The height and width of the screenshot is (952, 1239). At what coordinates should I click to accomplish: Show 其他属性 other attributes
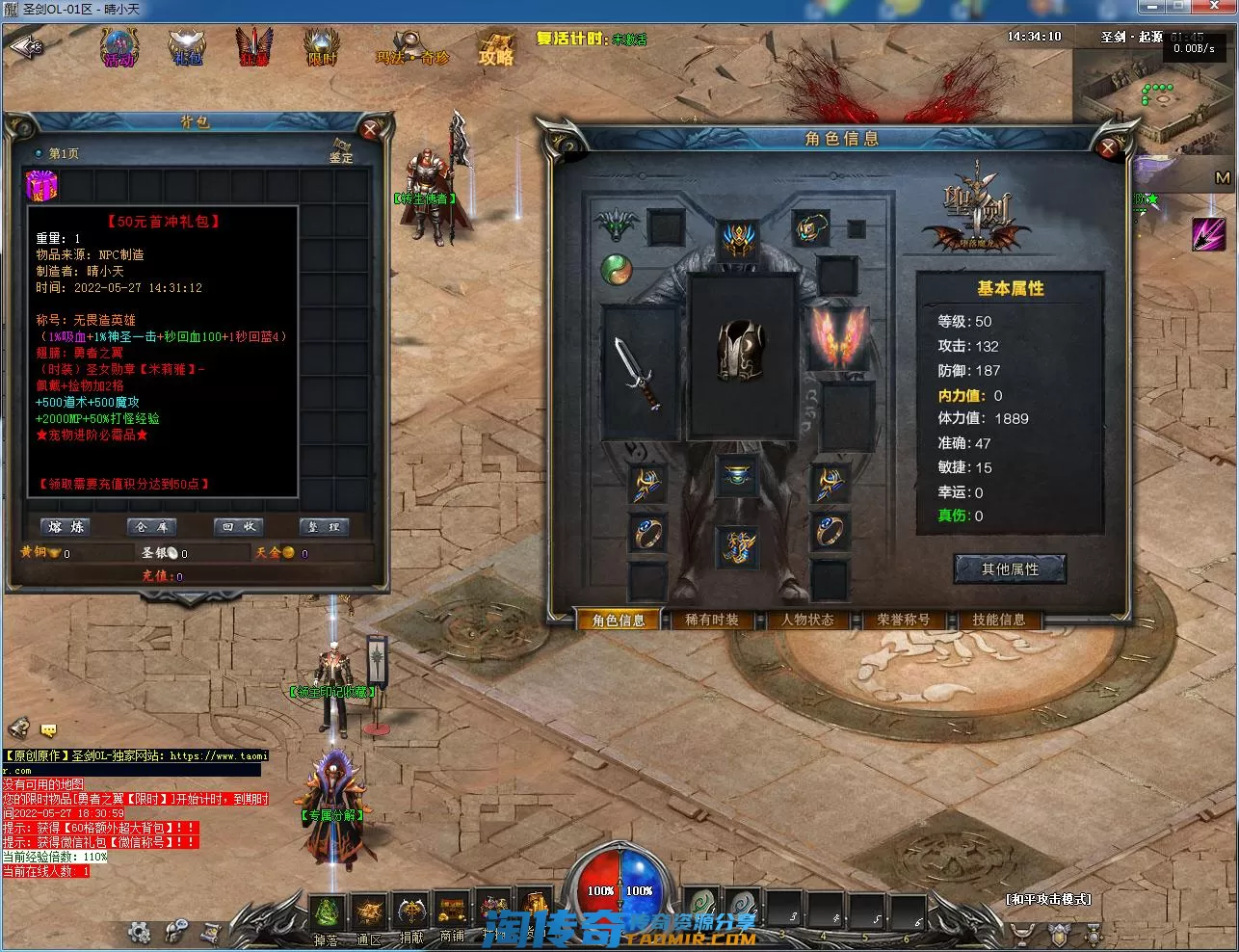(x=1010, y=569)
